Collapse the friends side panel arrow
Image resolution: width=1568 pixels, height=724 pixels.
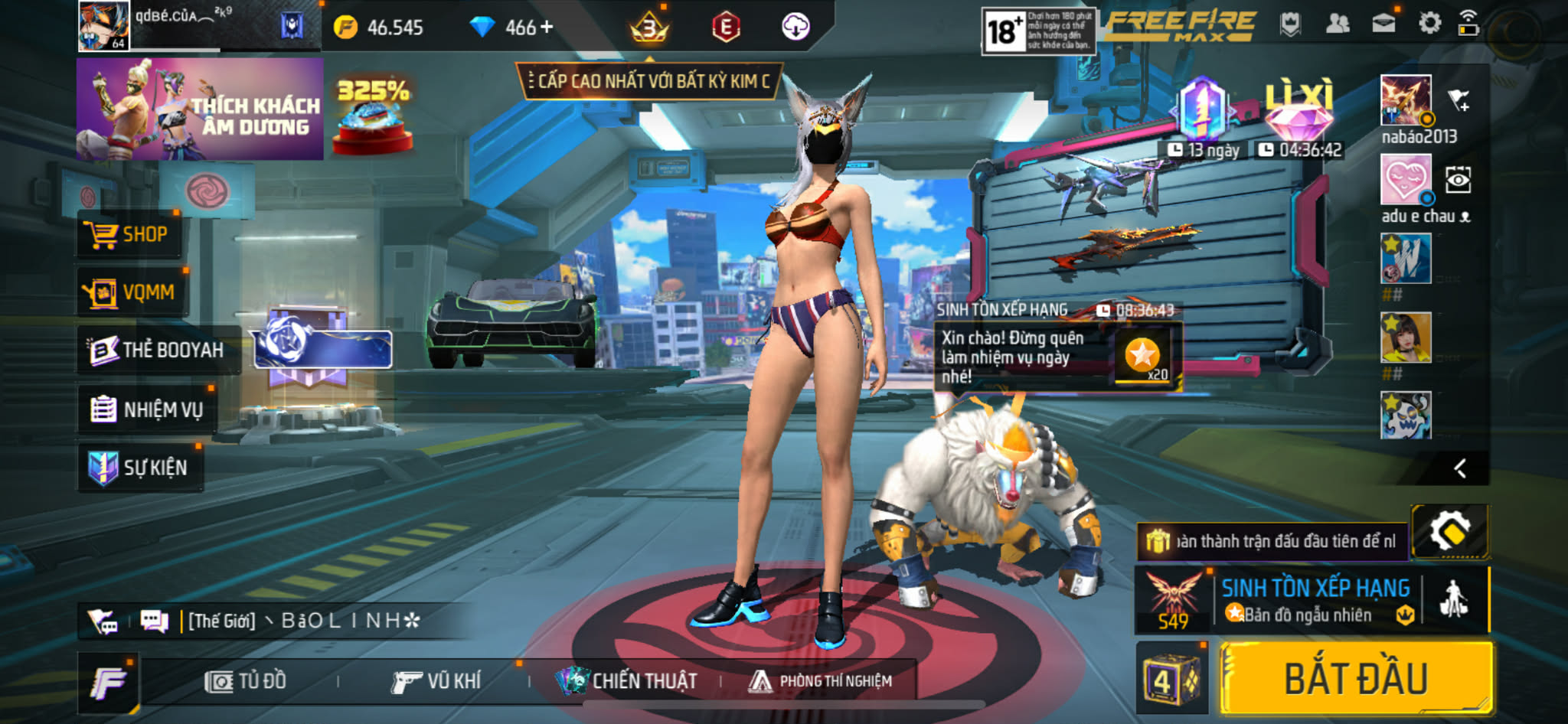(1460, 468)
